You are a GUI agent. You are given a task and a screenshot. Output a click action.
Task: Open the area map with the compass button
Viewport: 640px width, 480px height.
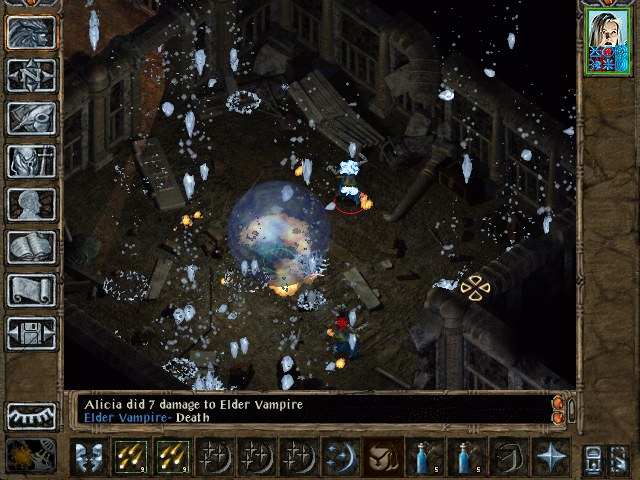[x=31, y=75]
